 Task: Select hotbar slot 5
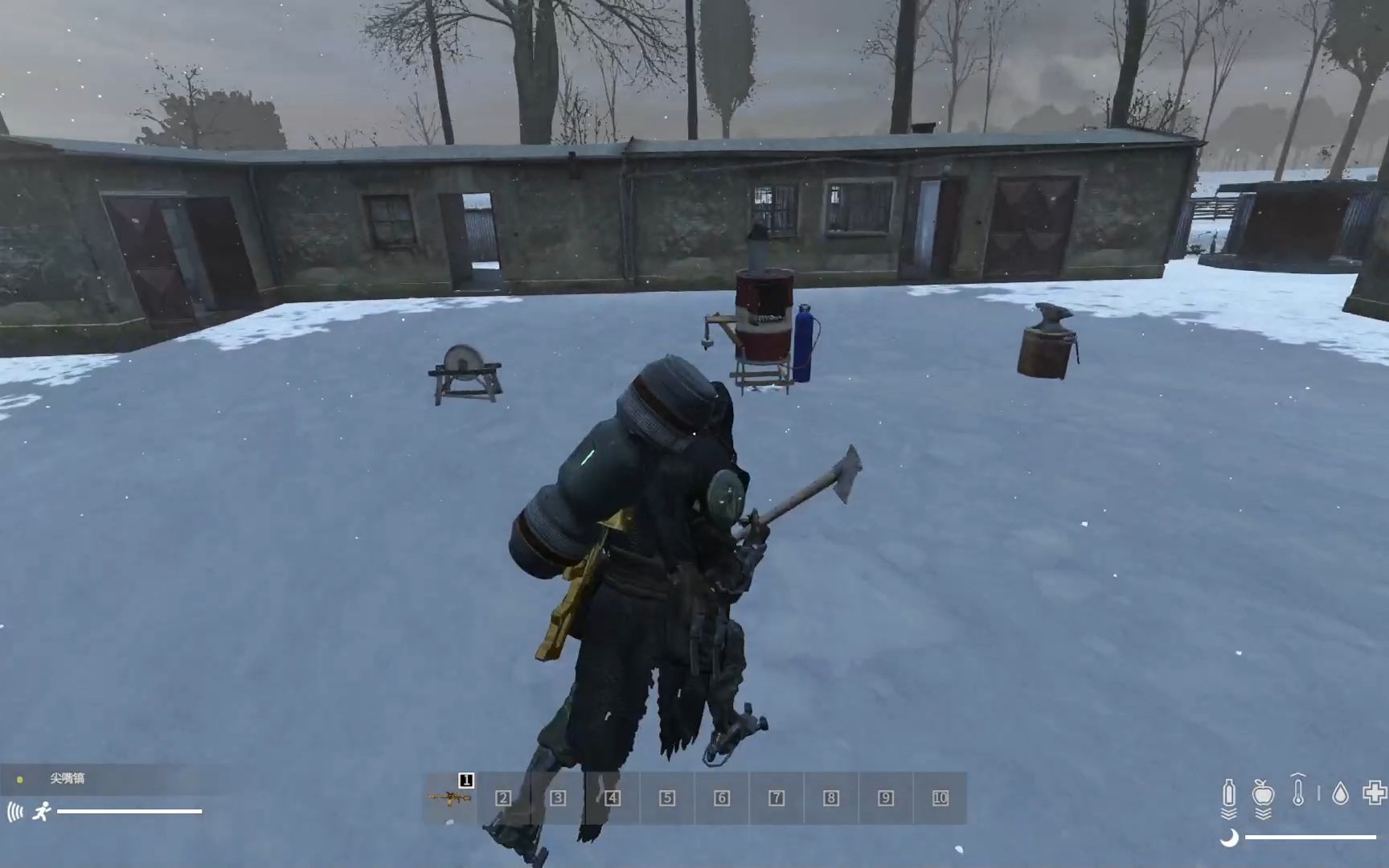coord(666,799)
